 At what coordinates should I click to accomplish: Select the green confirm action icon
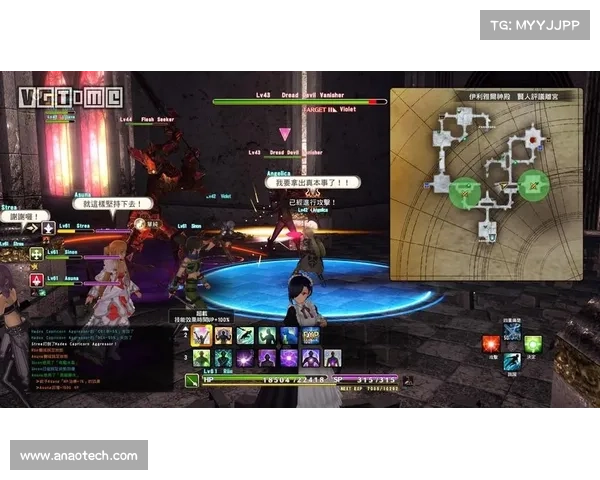[532, 344]
